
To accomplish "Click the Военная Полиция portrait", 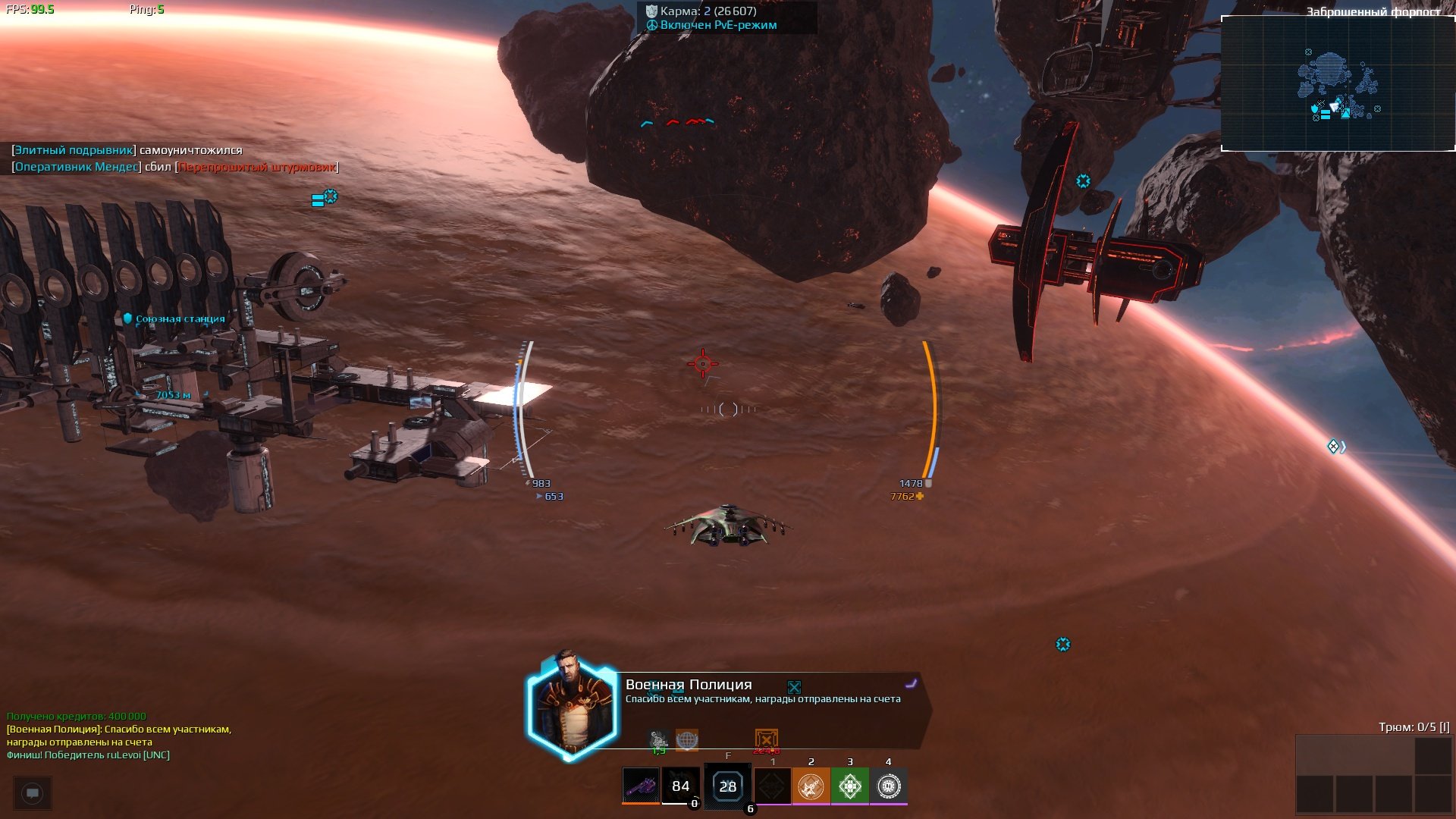I will coord(573,707).
